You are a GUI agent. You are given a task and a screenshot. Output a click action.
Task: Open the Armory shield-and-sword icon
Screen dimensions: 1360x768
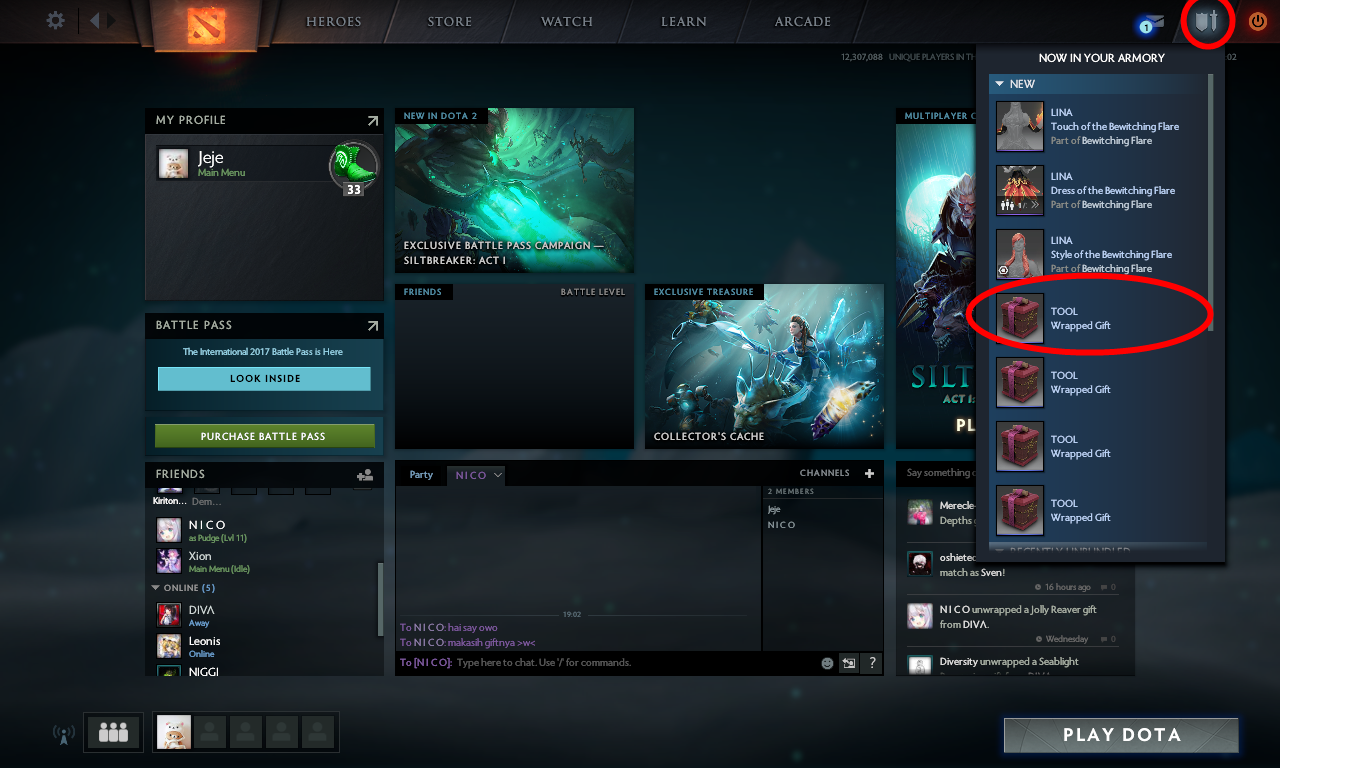1207,20
